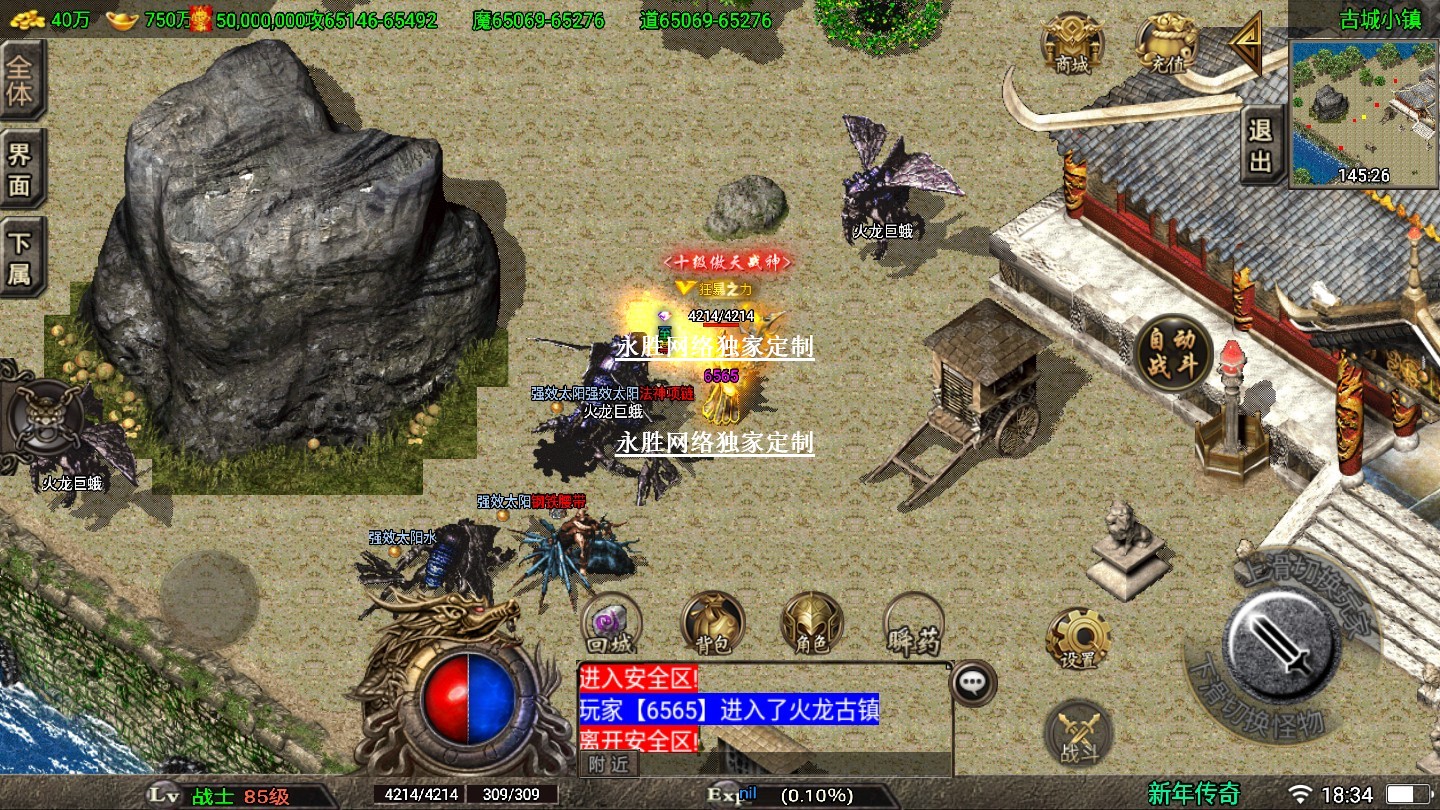This screenshot has height=810, width=1440.
Task: Open the 商城 shop icon
Action: (x=1073, y=44)
